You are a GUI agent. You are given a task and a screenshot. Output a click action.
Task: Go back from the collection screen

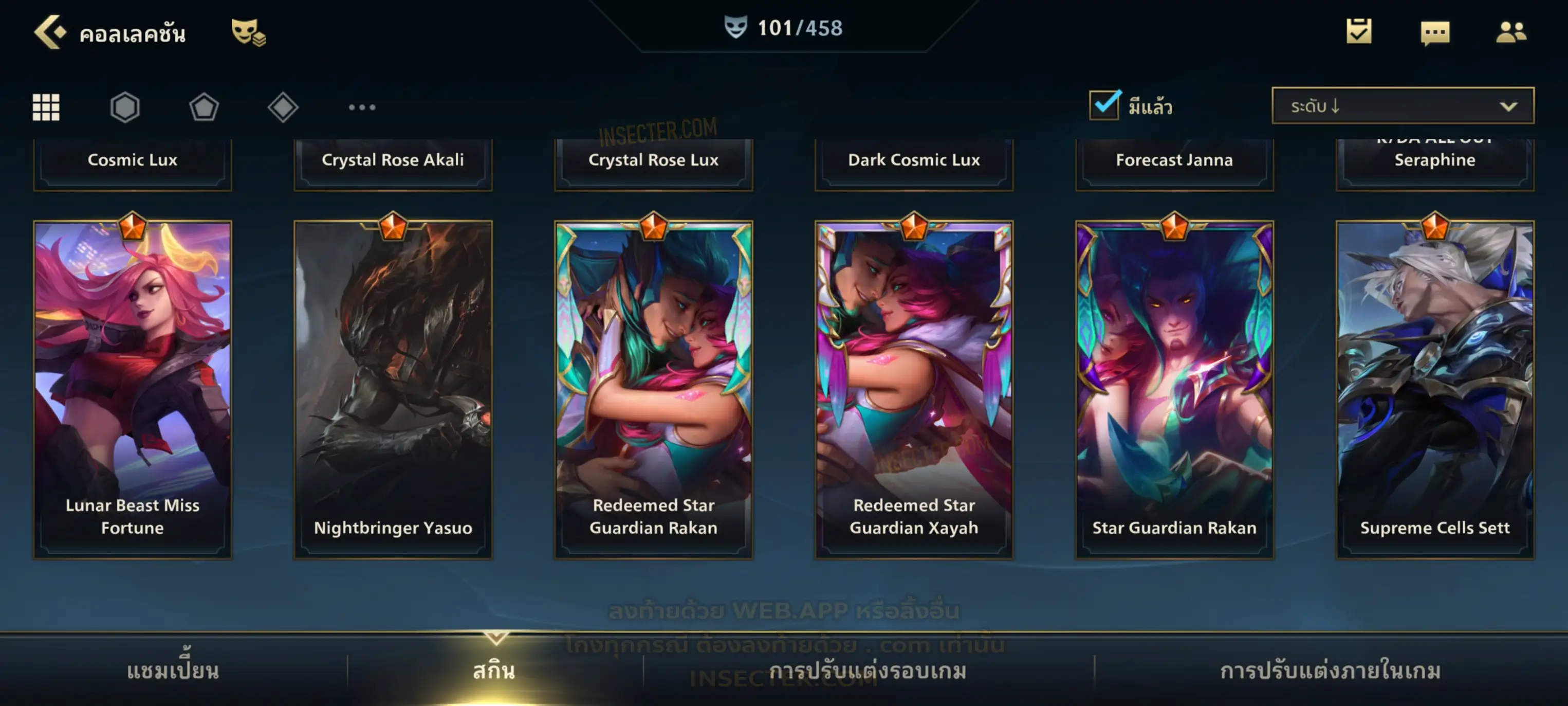[49, 32]
